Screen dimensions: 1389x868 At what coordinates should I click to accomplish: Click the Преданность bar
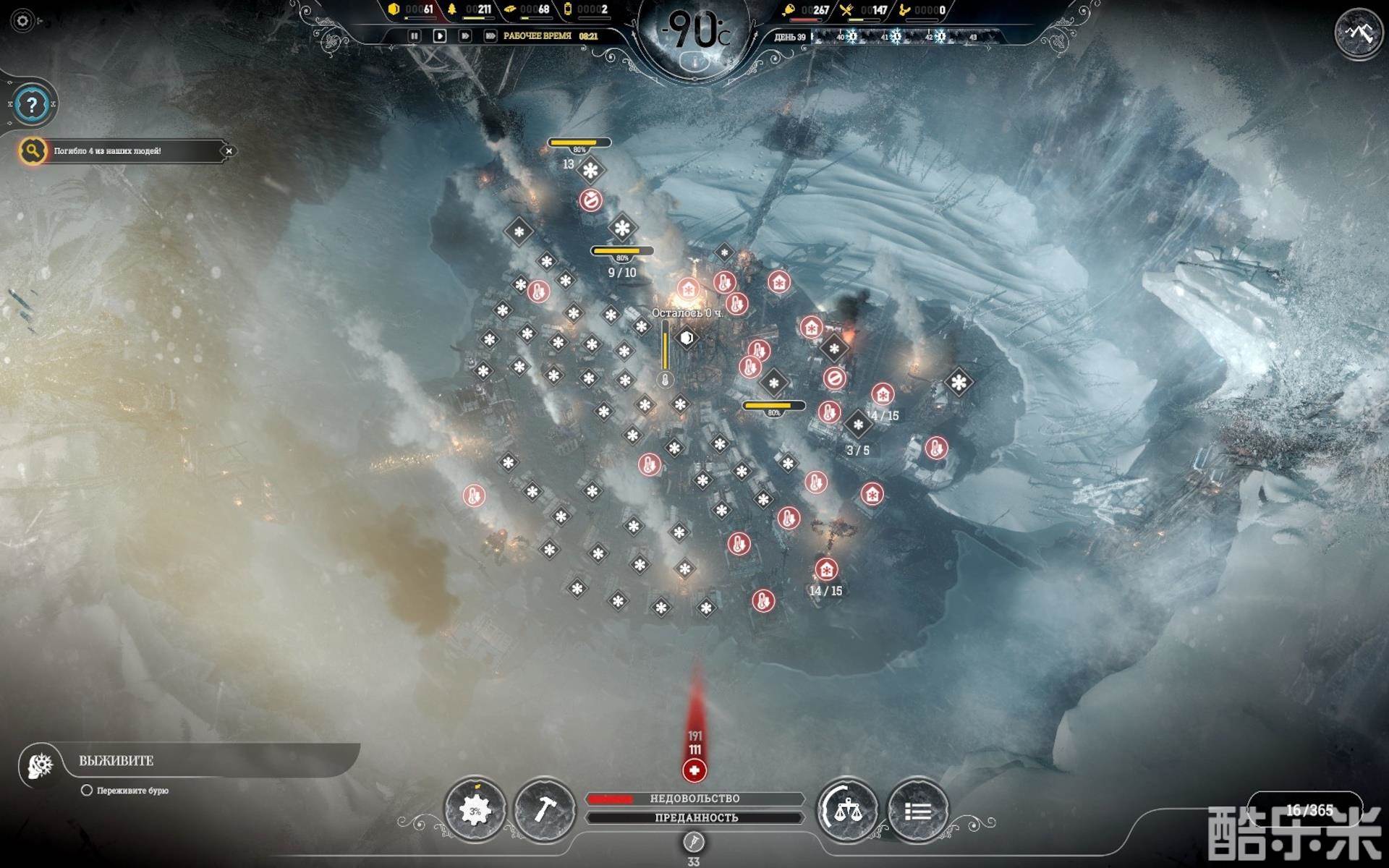(x=694, y=817)
